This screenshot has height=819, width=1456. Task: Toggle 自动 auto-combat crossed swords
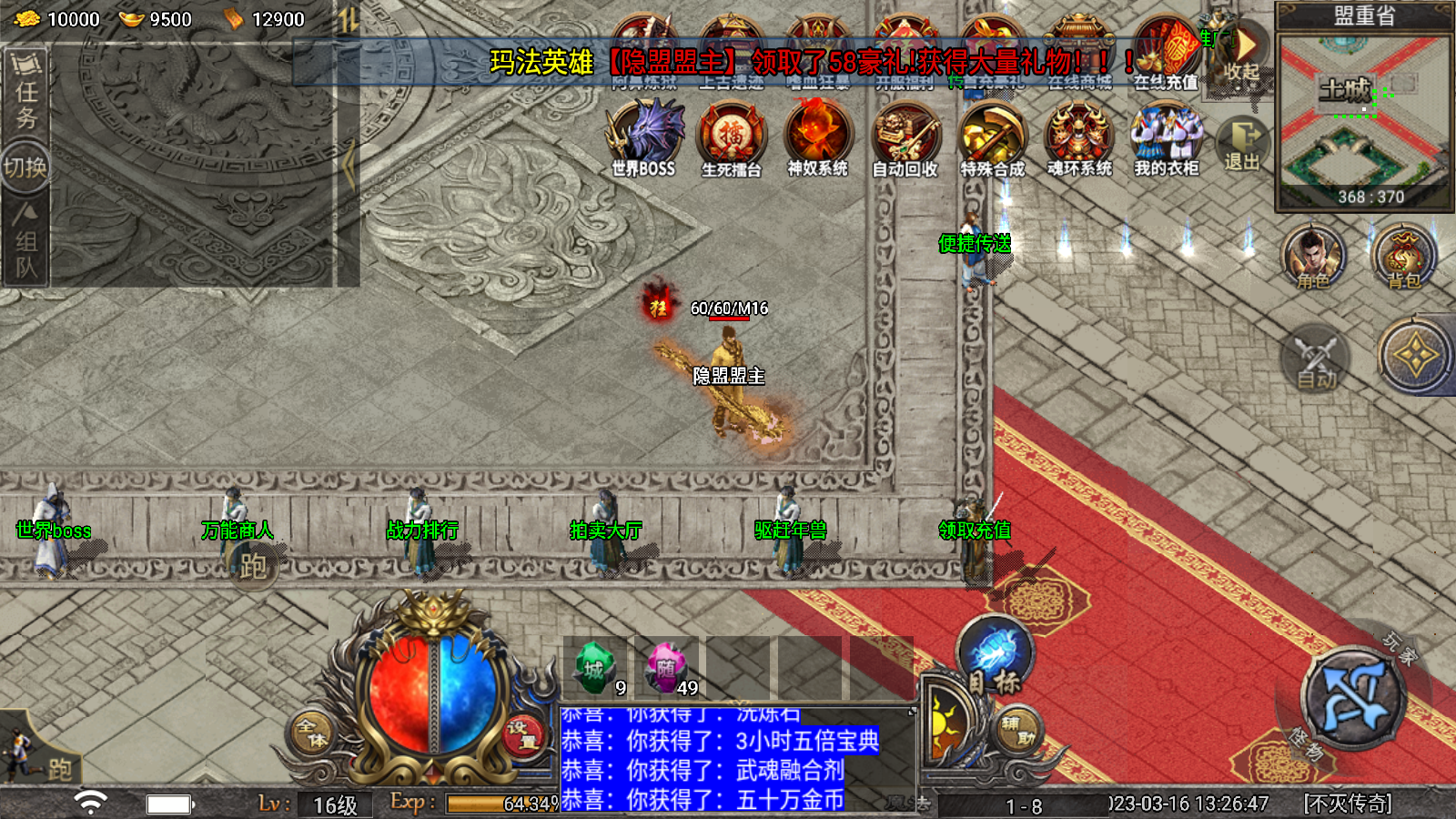(1315, 359)
